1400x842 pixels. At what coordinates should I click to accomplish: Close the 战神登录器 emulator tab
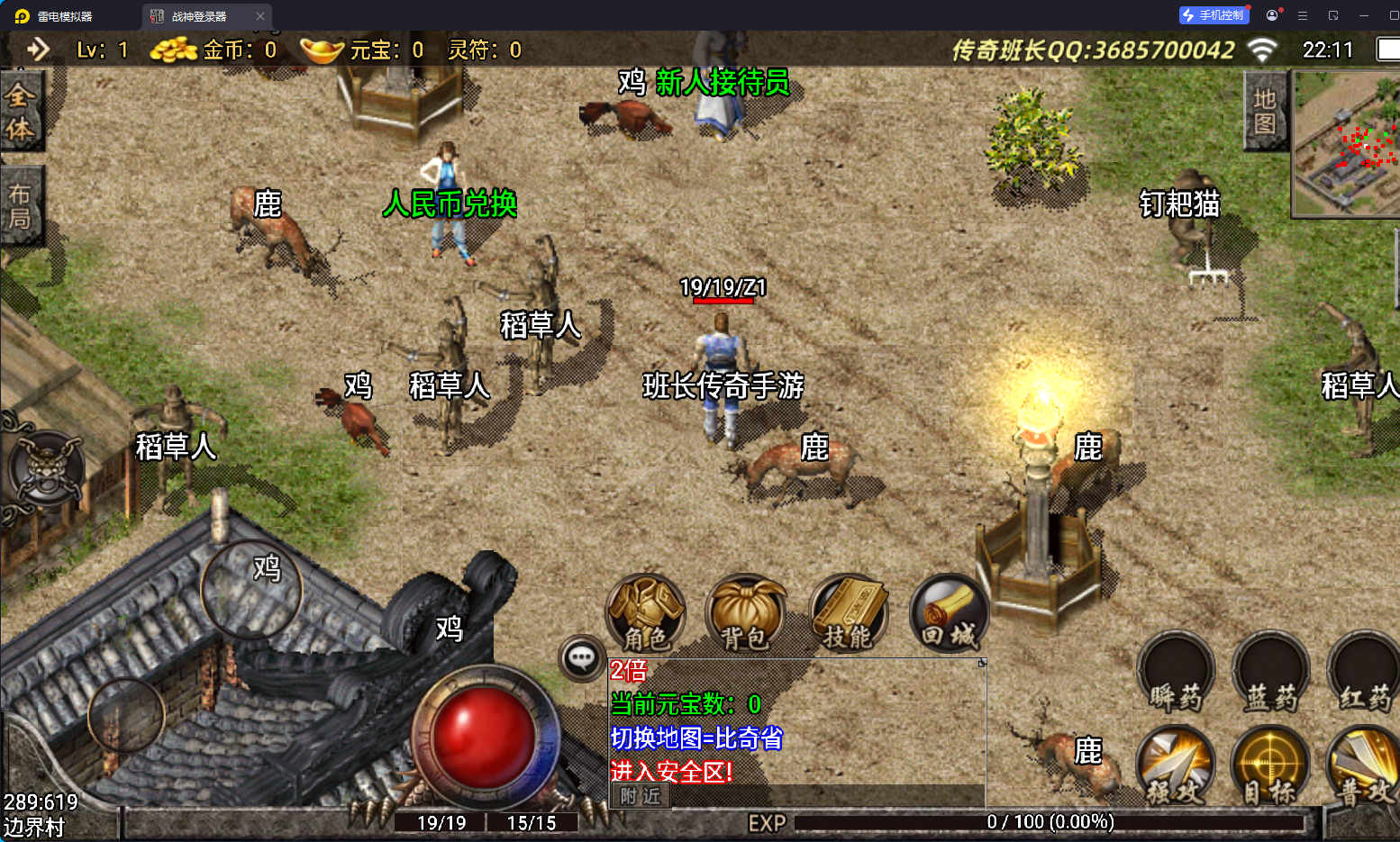click(260, 16)
